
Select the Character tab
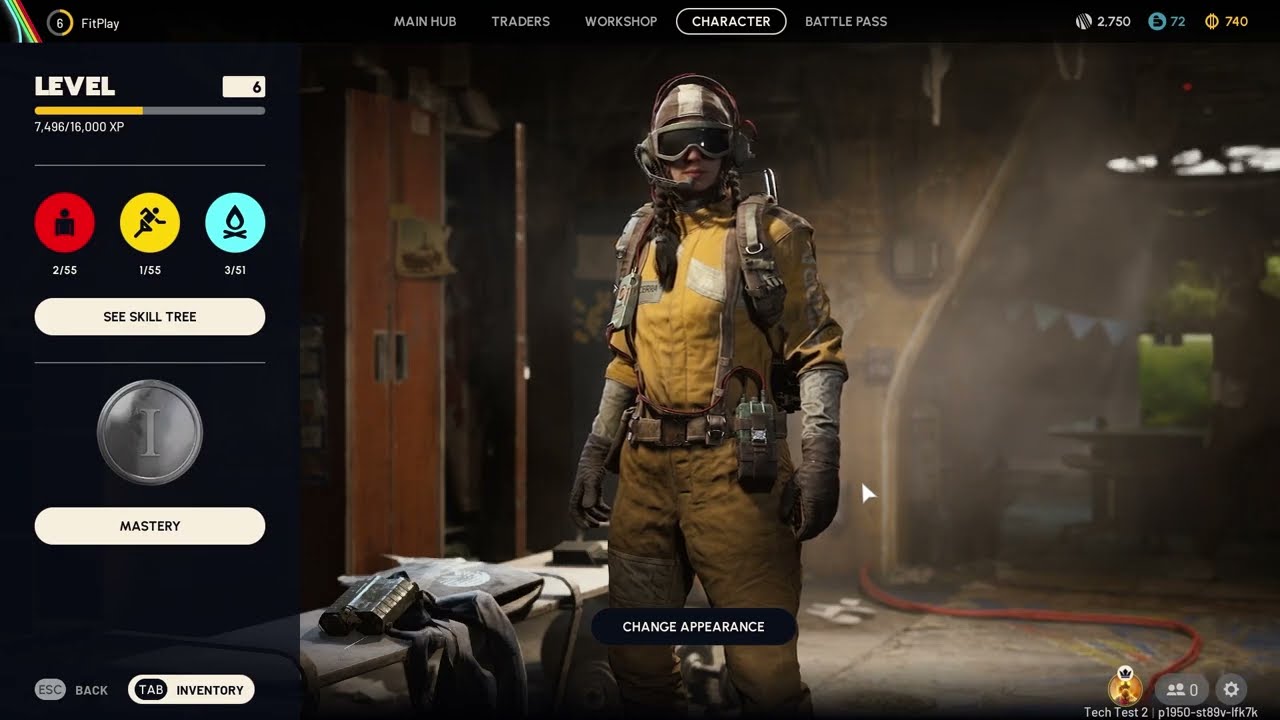(731, 21)
